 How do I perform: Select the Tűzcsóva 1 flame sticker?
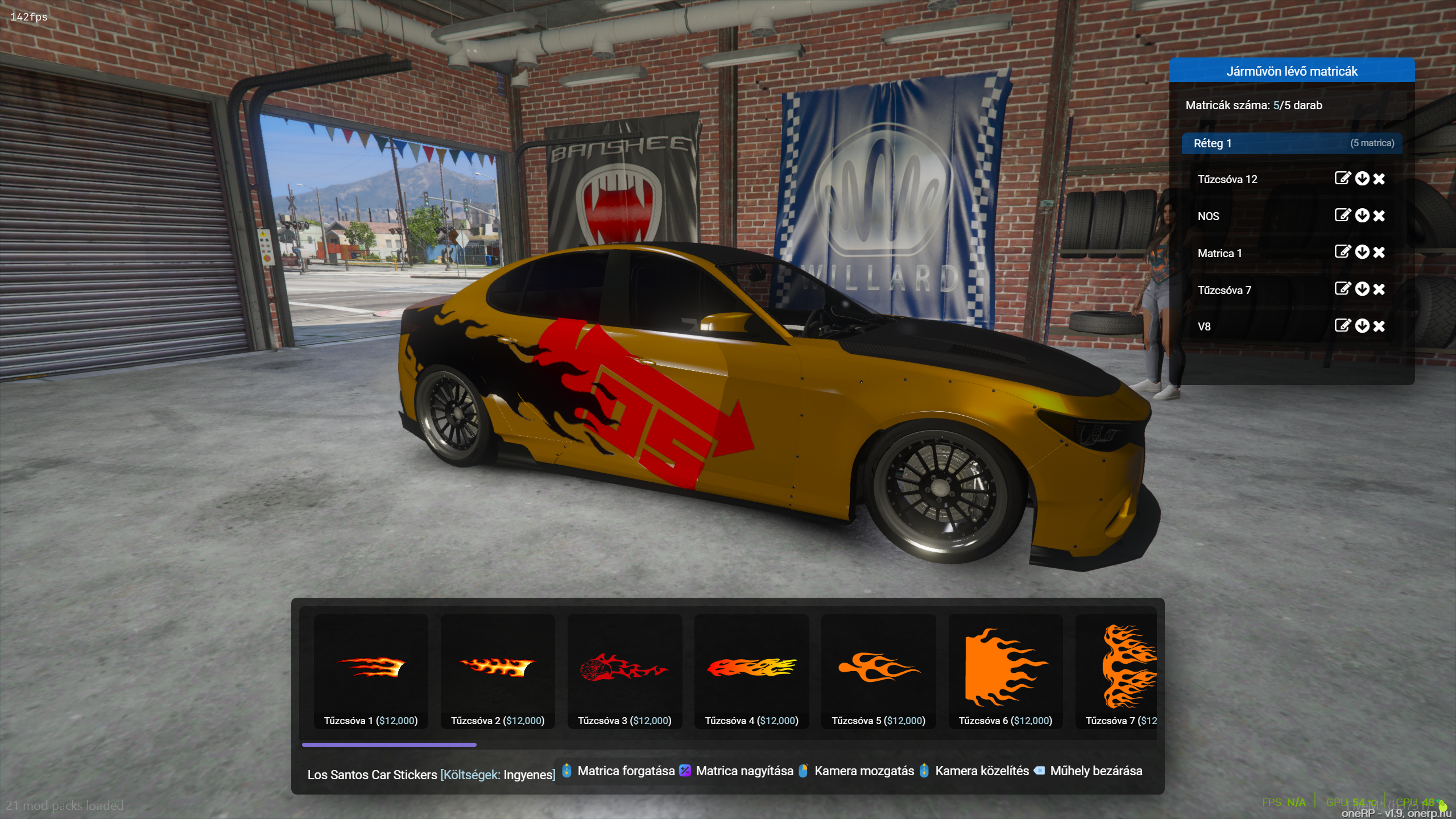click(371, 671)
